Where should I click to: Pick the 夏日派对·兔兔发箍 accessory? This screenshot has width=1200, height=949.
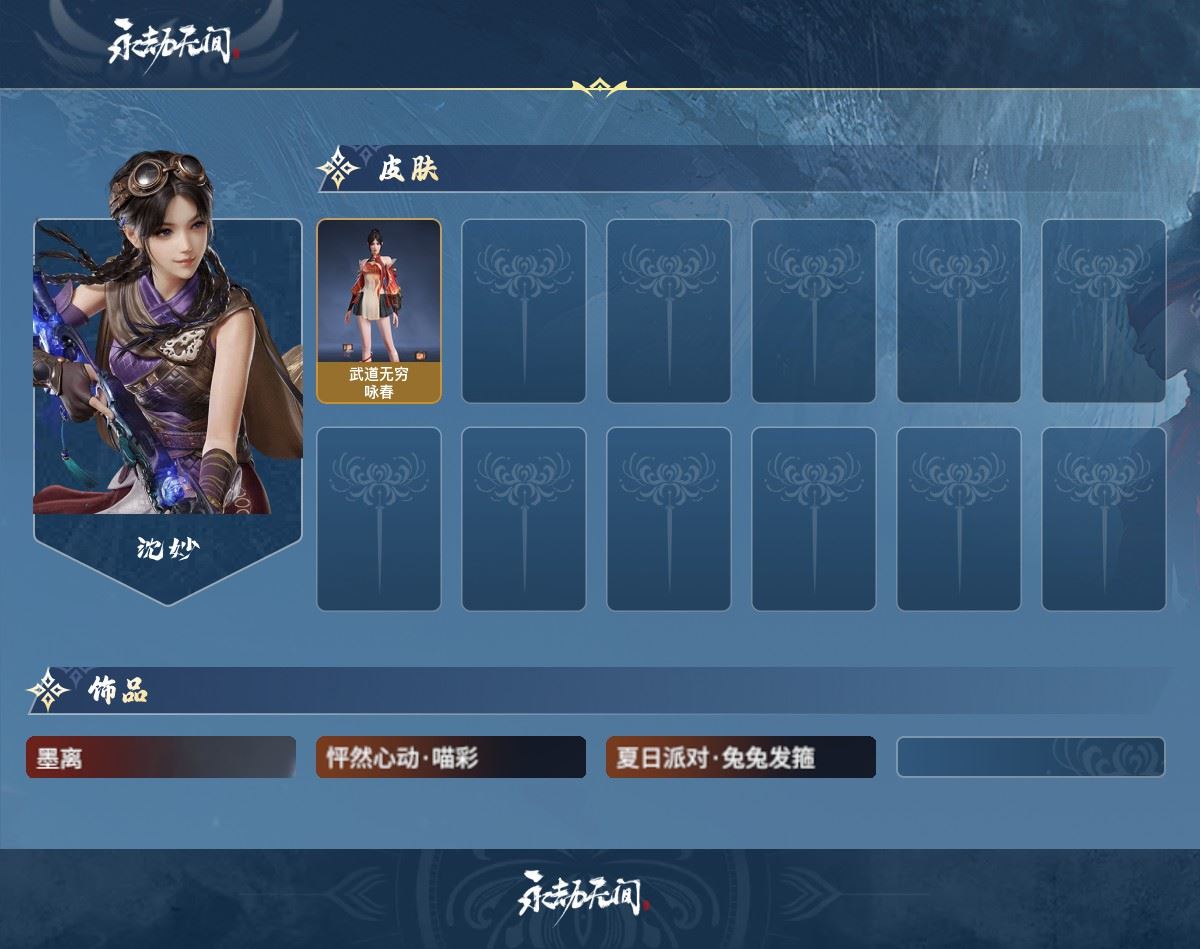tap(741, 757)
